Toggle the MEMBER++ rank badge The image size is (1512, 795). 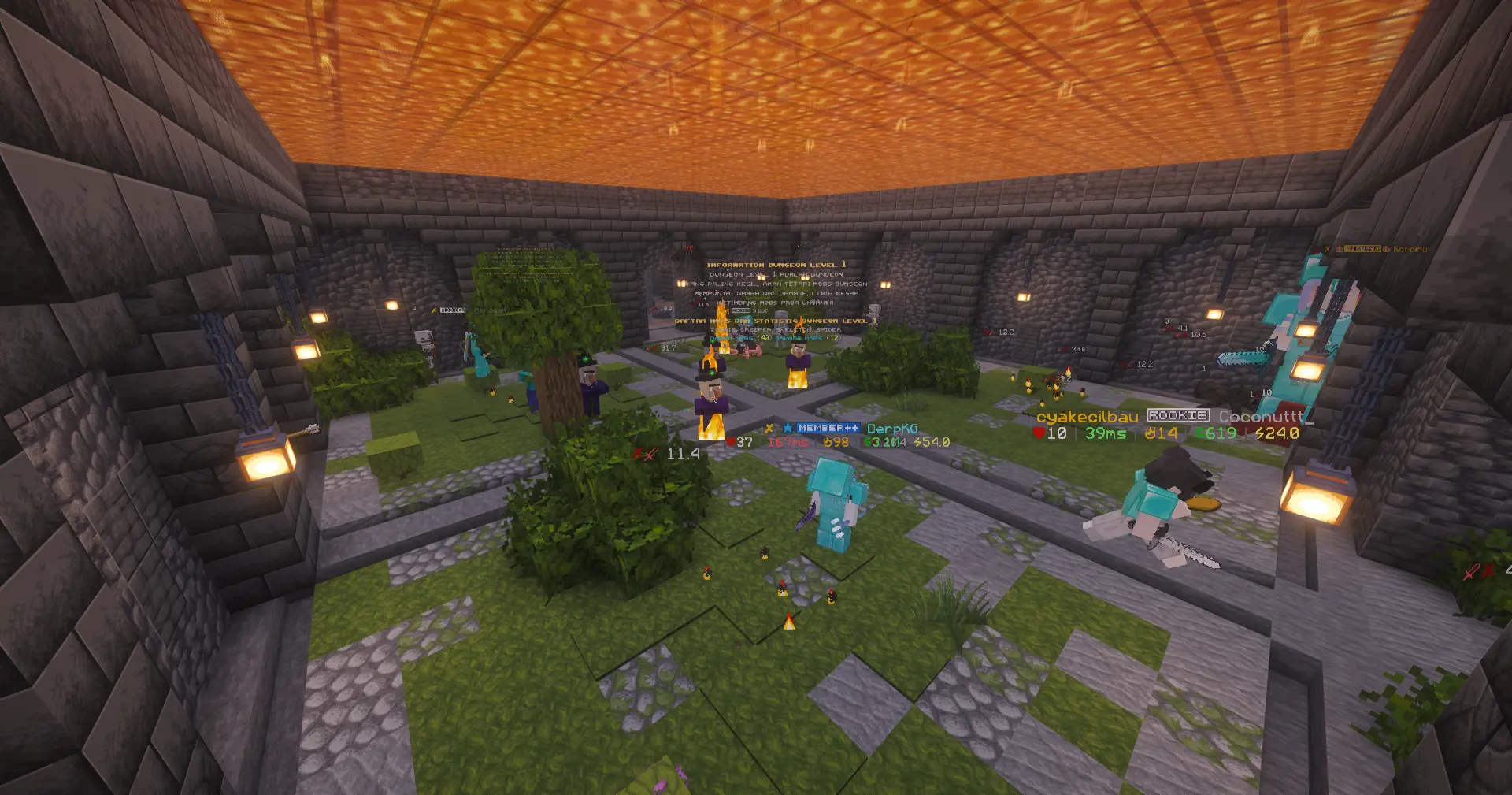click(827, 429)
